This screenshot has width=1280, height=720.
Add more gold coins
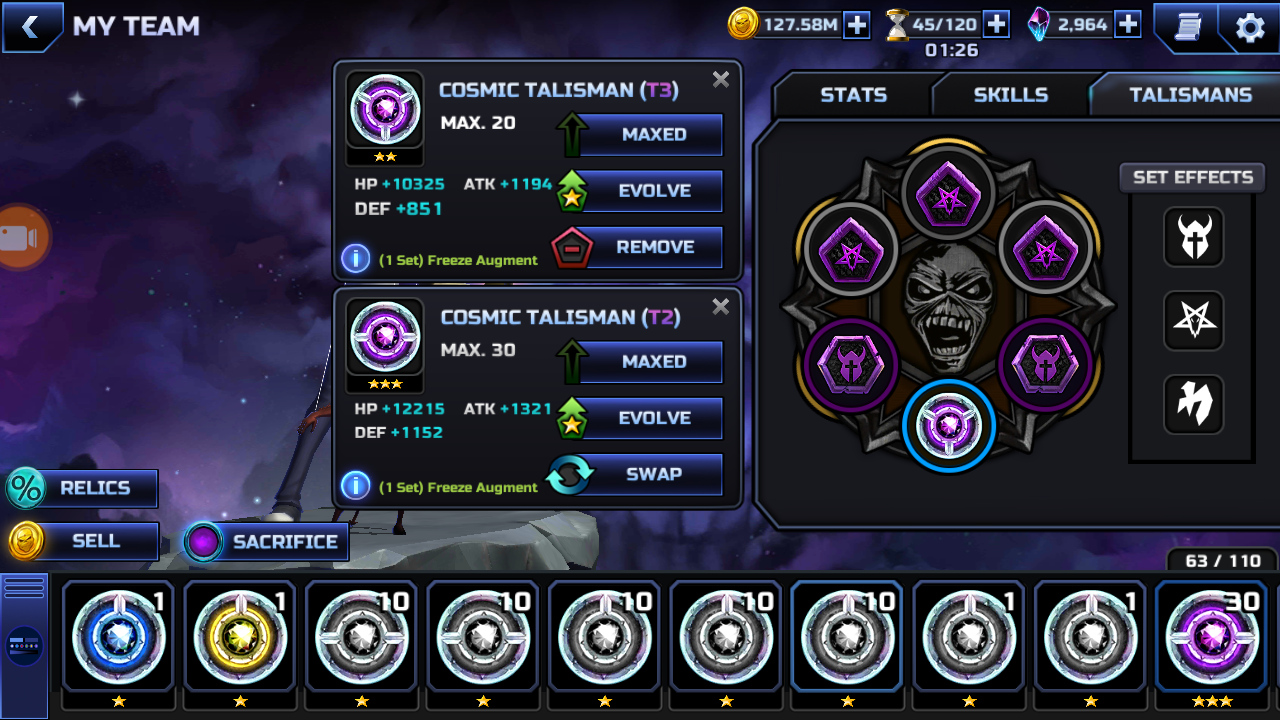[857, 25]
